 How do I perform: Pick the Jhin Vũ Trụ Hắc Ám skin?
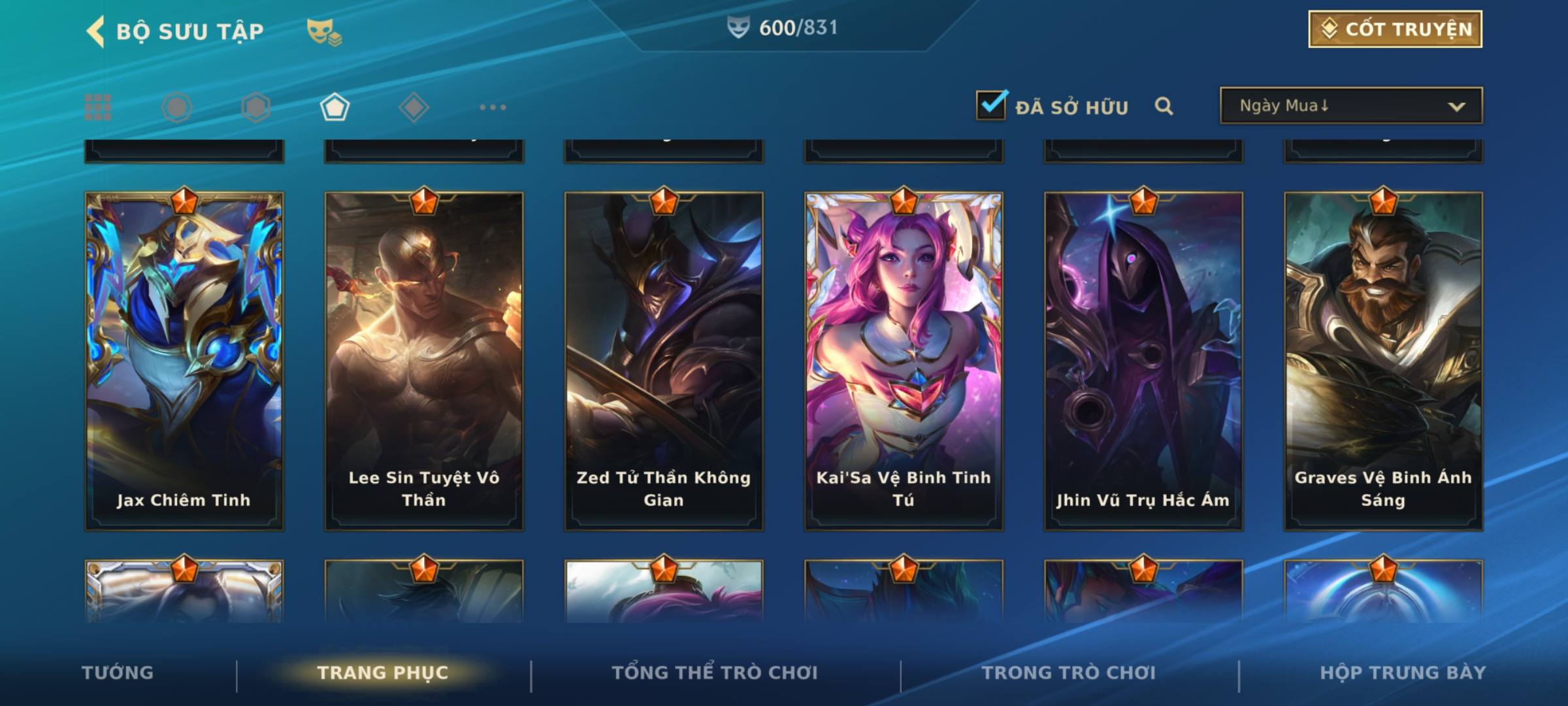pyautogui.click(x=1143, y=360)
